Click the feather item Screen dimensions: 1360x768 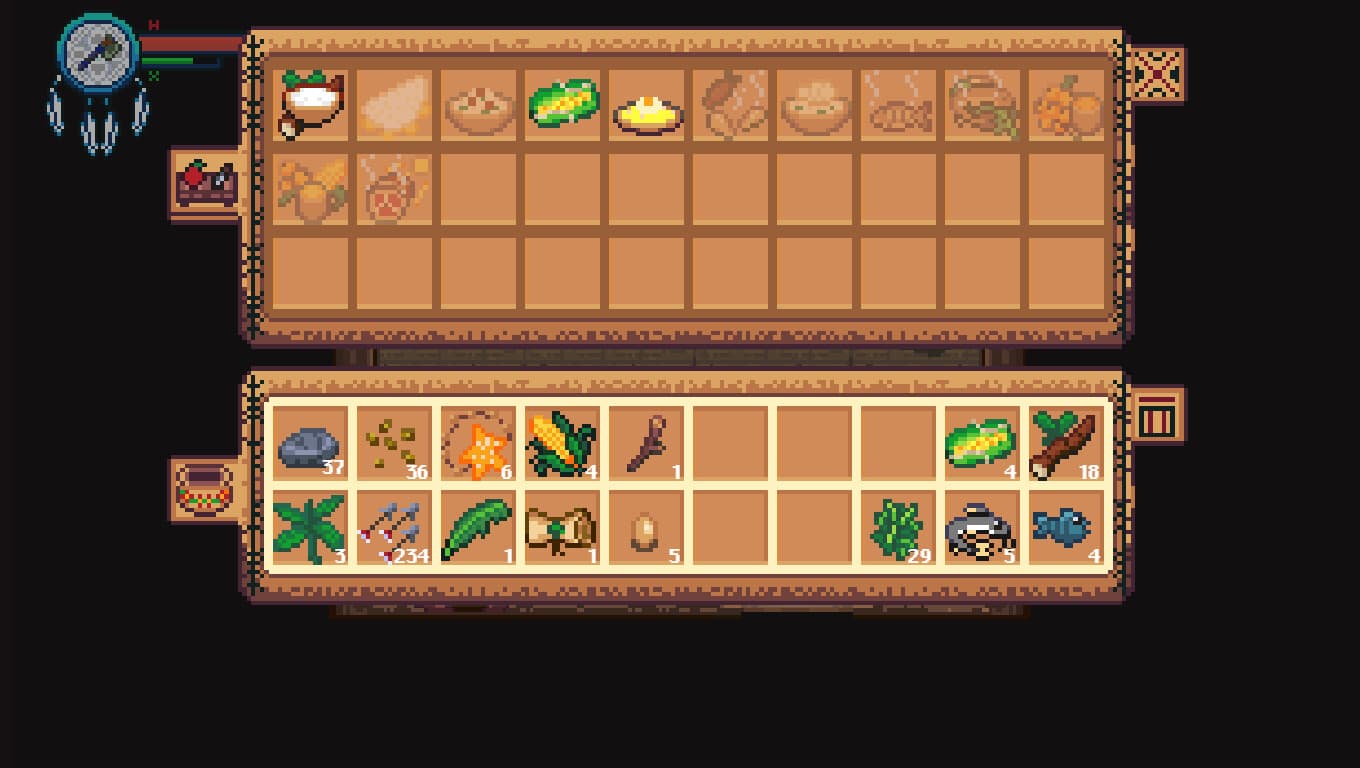[x=479, y=527]
